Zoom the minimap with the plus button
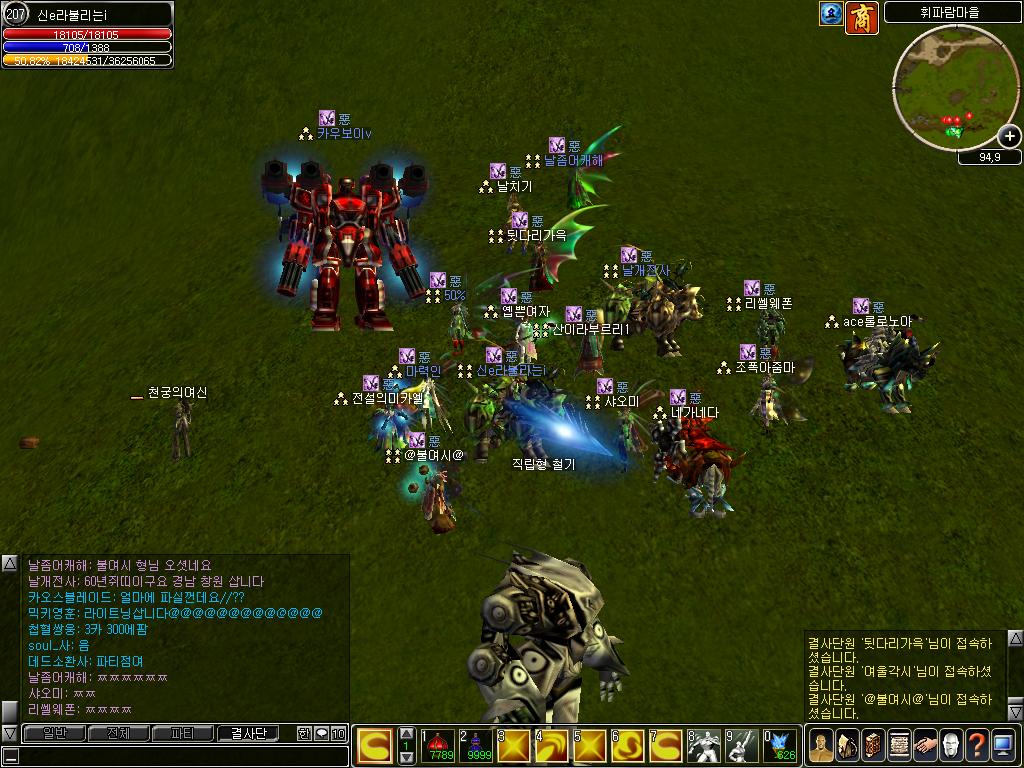 point(1009,137)
